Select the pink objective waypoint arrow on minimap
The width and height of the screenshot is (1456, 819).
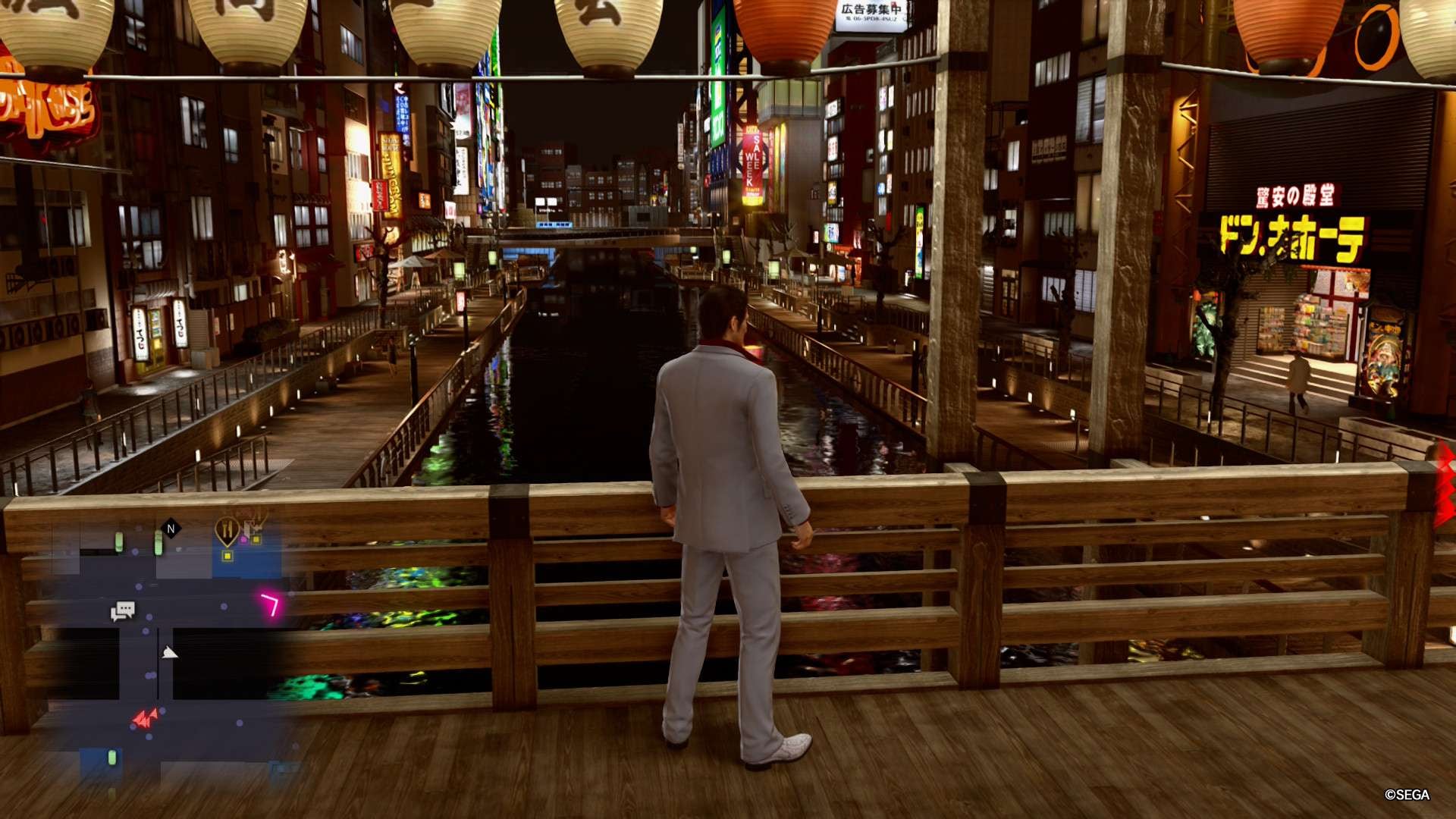270,603
